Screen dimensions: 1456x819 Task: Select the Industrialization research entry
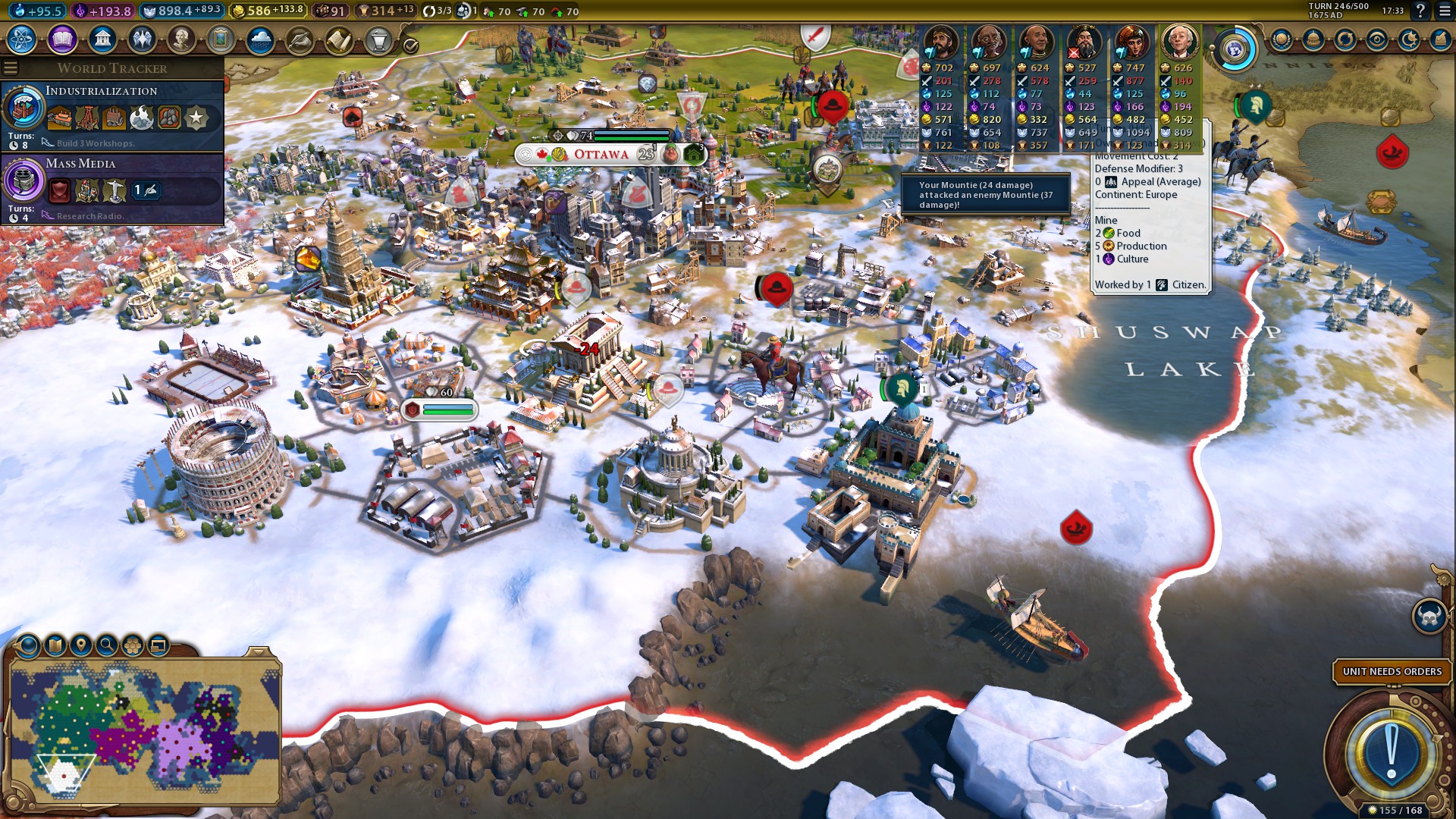(x=112, y=115)
